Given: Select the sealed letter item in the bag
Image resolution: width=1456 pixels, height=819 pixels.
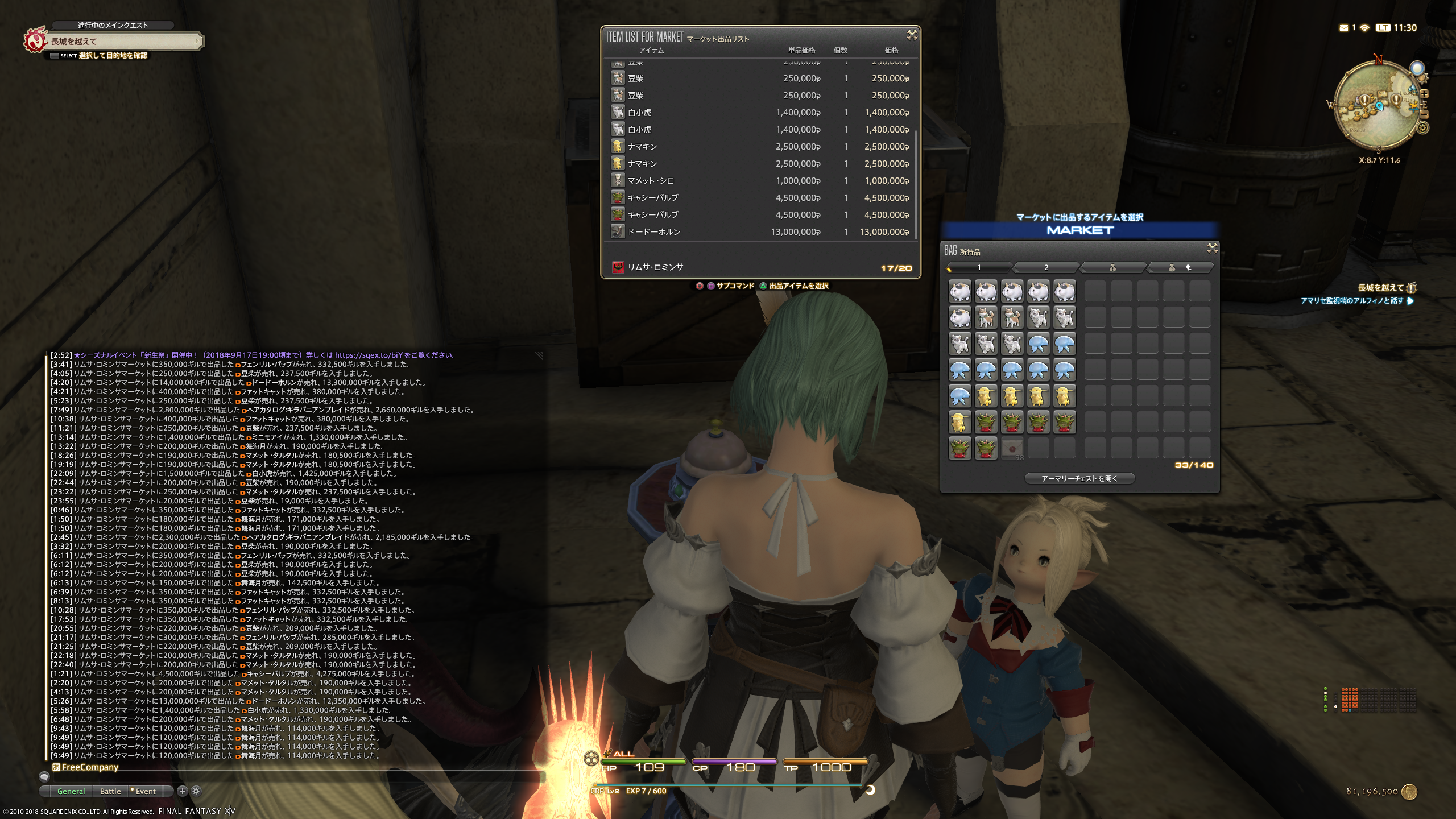Looking at the screenshot, I should pos(1012,449).
